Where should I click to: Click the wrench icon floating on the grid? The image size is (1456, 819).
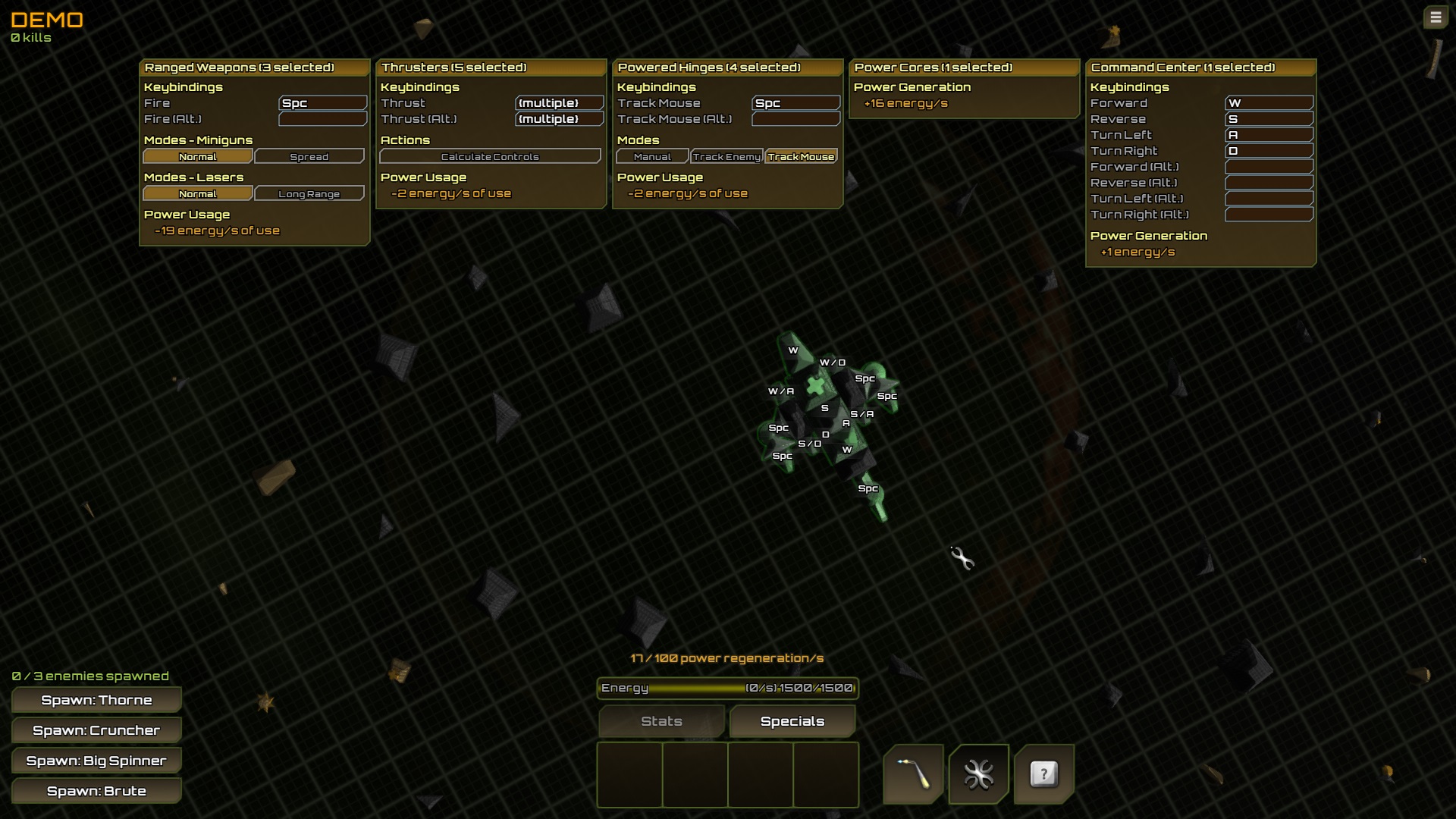962,559
